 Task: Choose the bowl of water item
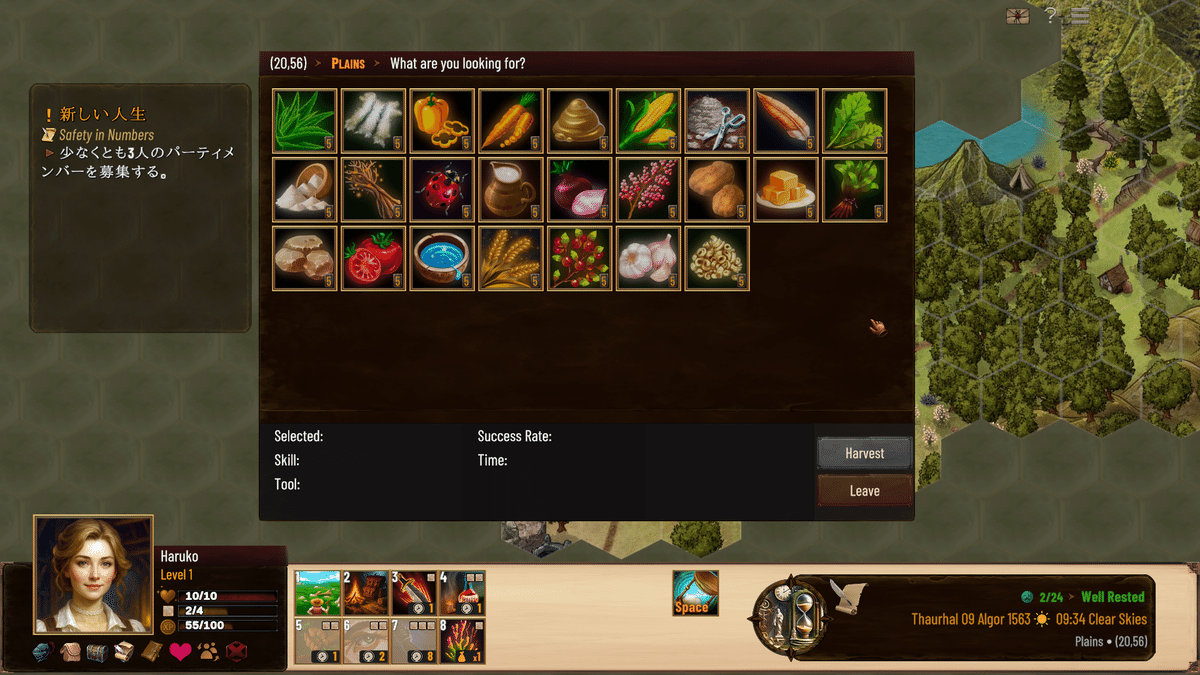[442, 258]
